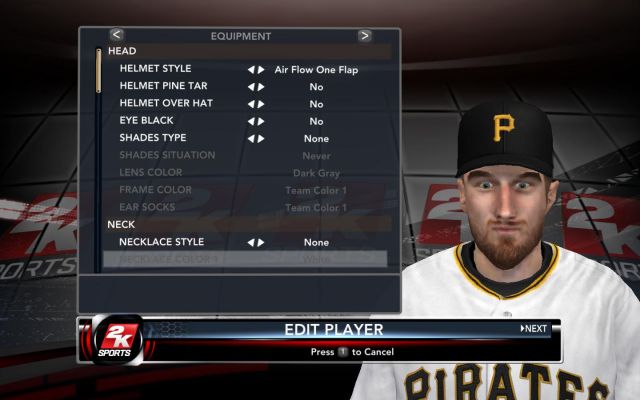Click the Next button on Edit Player bar
The image size is (640, 400).
pyautogui.click(x=534, y=329)
